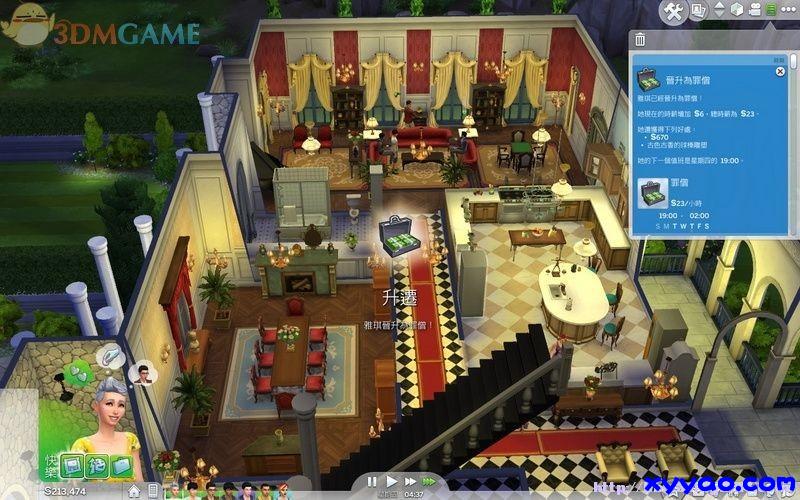Set game speed to normal play
The width and height of the screenshot is (800, 500).
[392, 481]
